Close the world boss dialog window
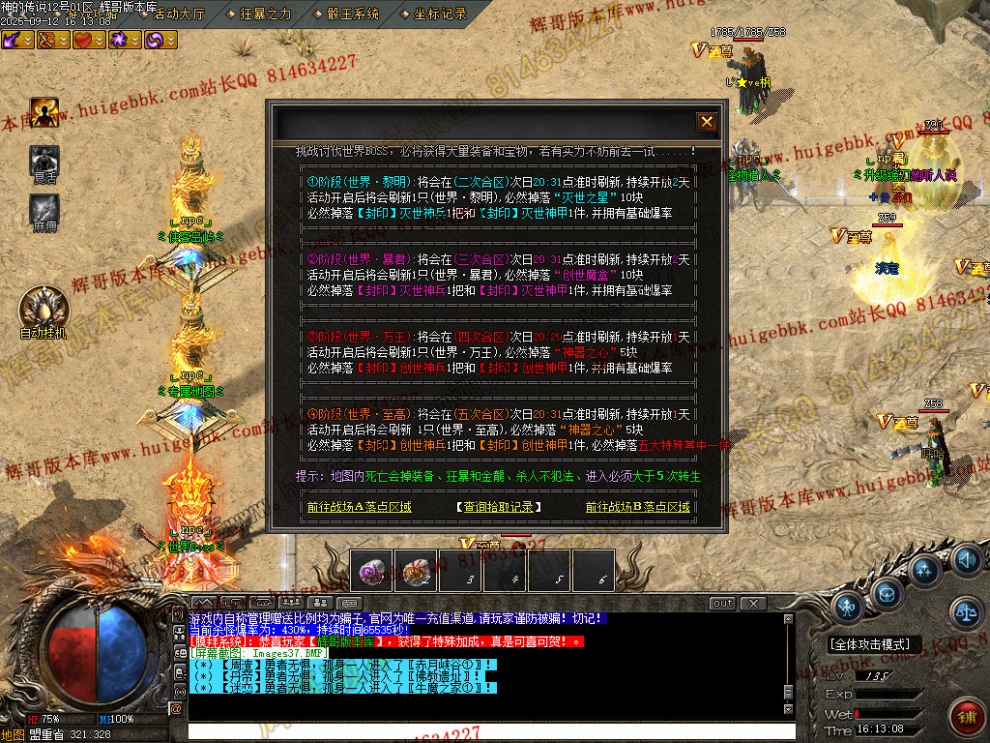990x743 pixels. pyautogui.click(x=707, y=122)
